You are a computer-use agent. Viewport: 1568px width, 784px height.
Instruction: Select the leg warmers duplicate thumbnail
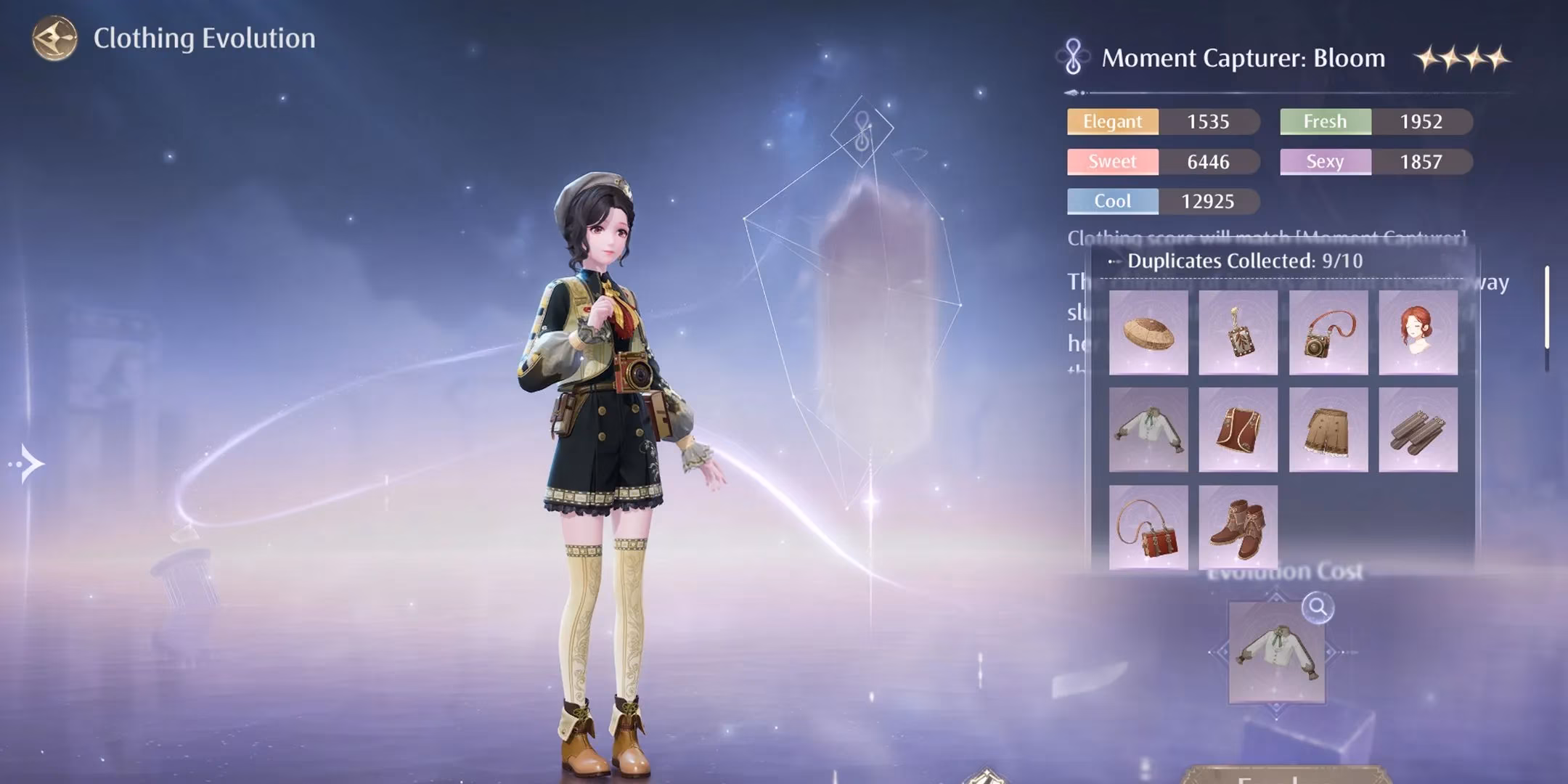1418,430
